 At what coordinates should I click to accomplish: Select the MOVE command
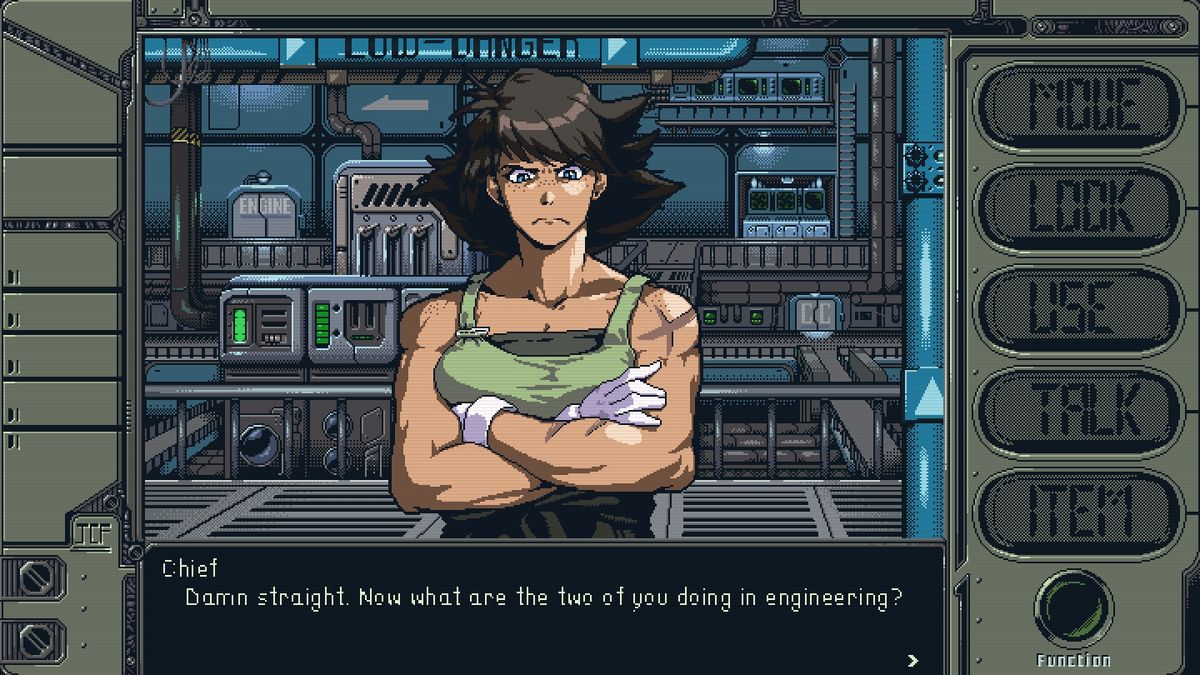click(1079, 106)
